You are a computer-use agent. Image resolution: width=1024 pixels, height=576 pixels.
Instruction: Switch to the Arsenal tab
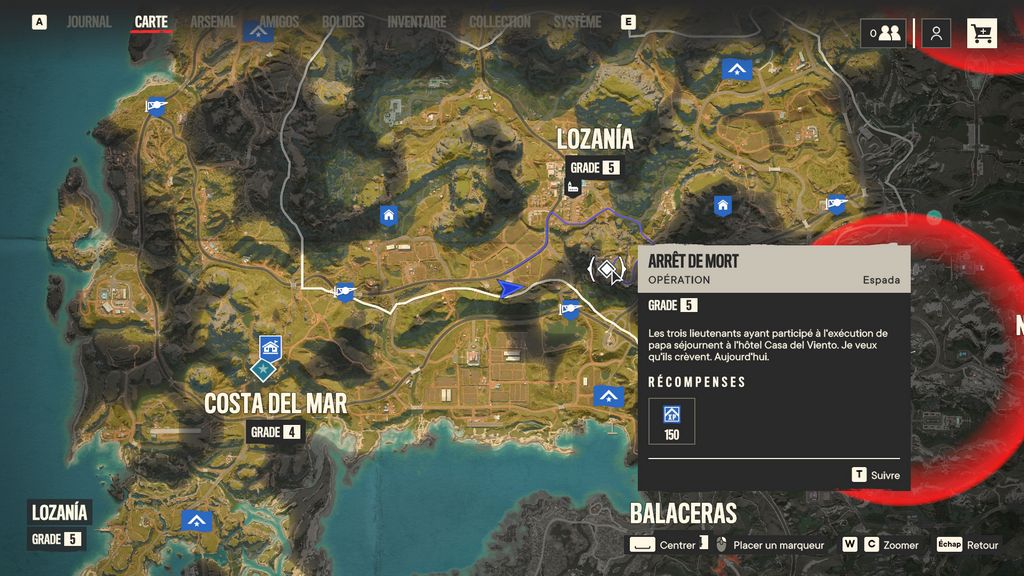tap(212, 21)
